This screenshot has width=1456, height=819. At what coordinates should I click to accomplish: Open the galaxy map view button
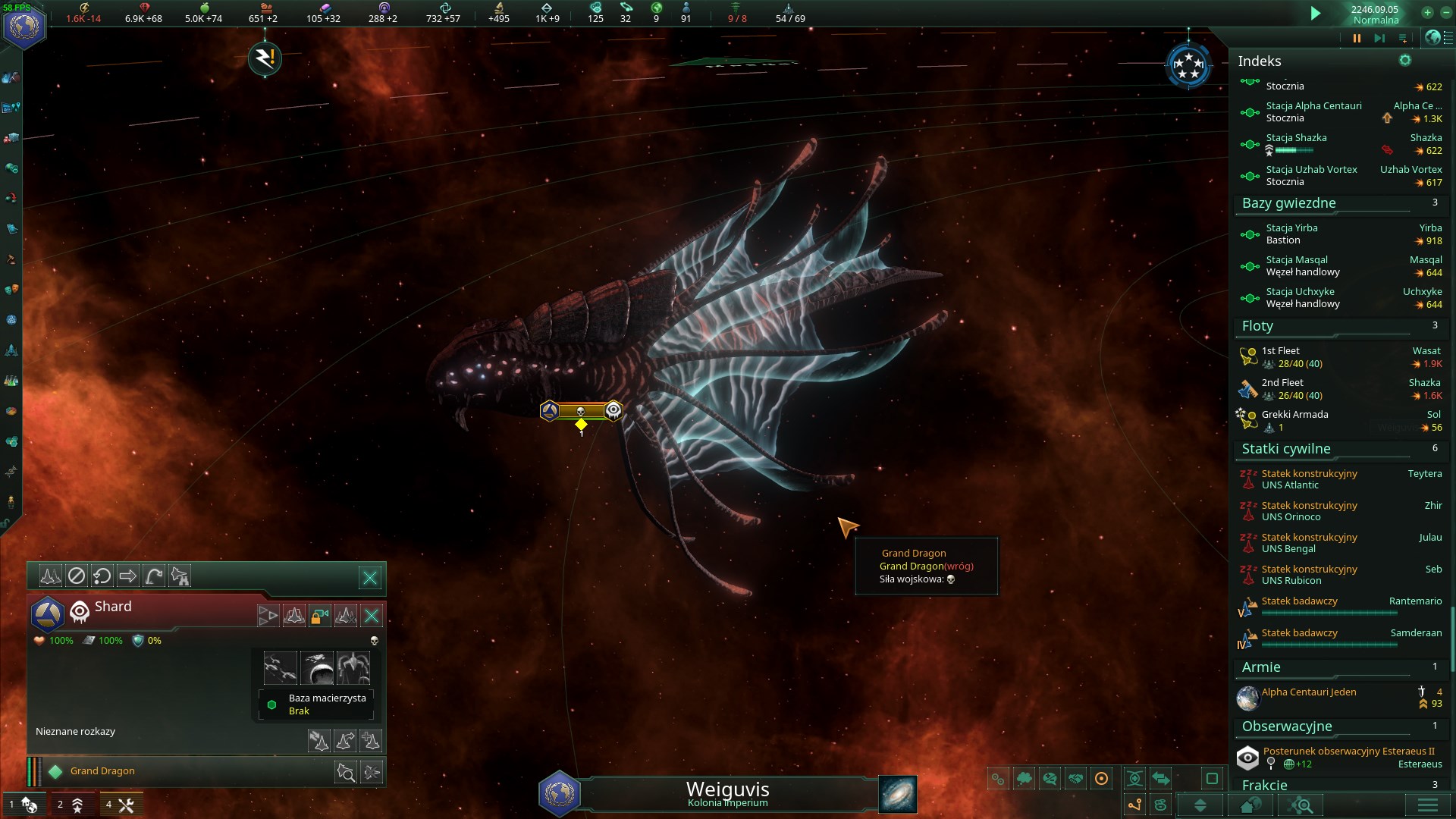pos(898,794)
